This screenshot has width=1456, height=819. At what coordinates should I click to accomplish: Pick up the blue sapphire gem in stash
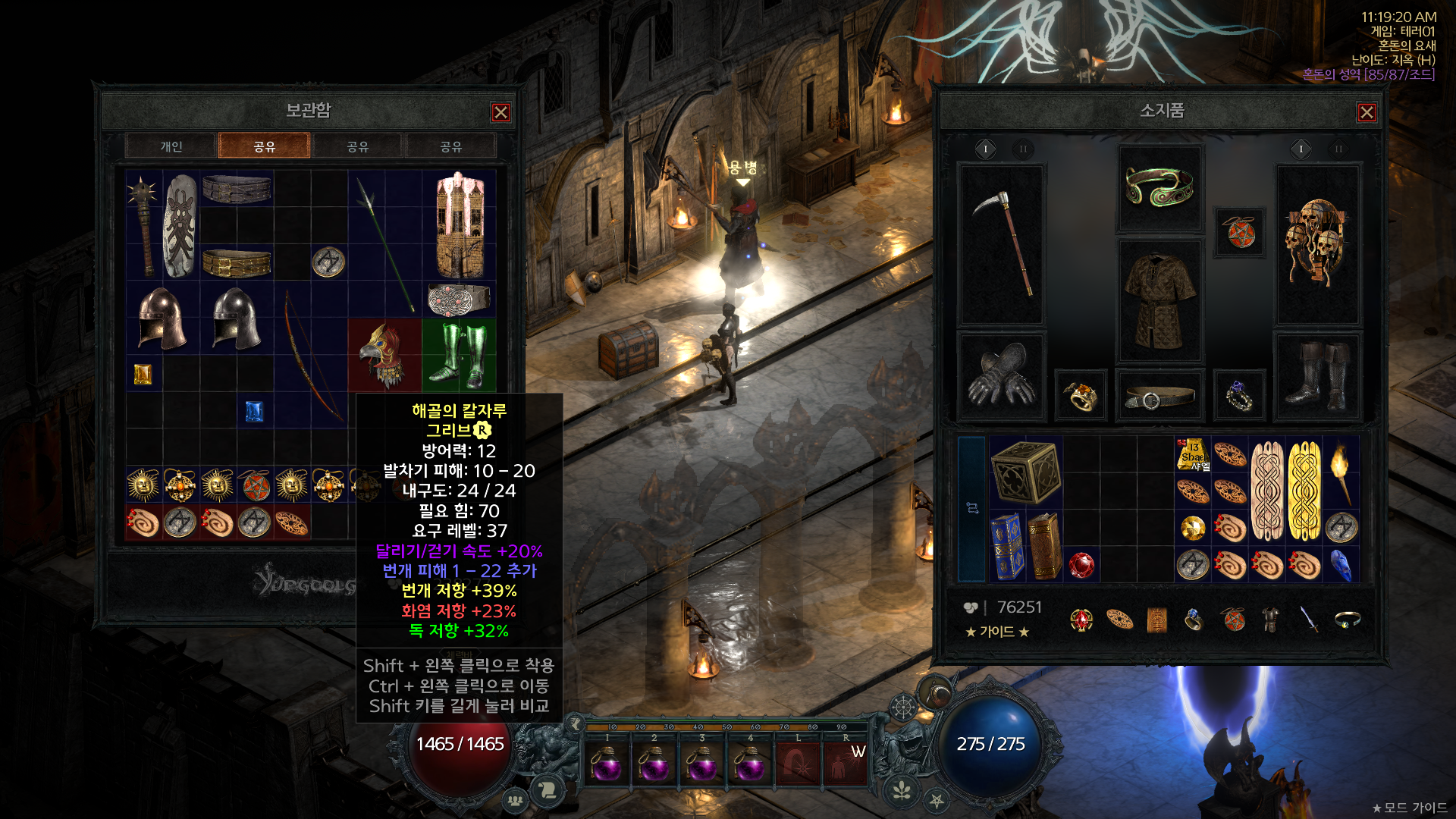point(254,411)
